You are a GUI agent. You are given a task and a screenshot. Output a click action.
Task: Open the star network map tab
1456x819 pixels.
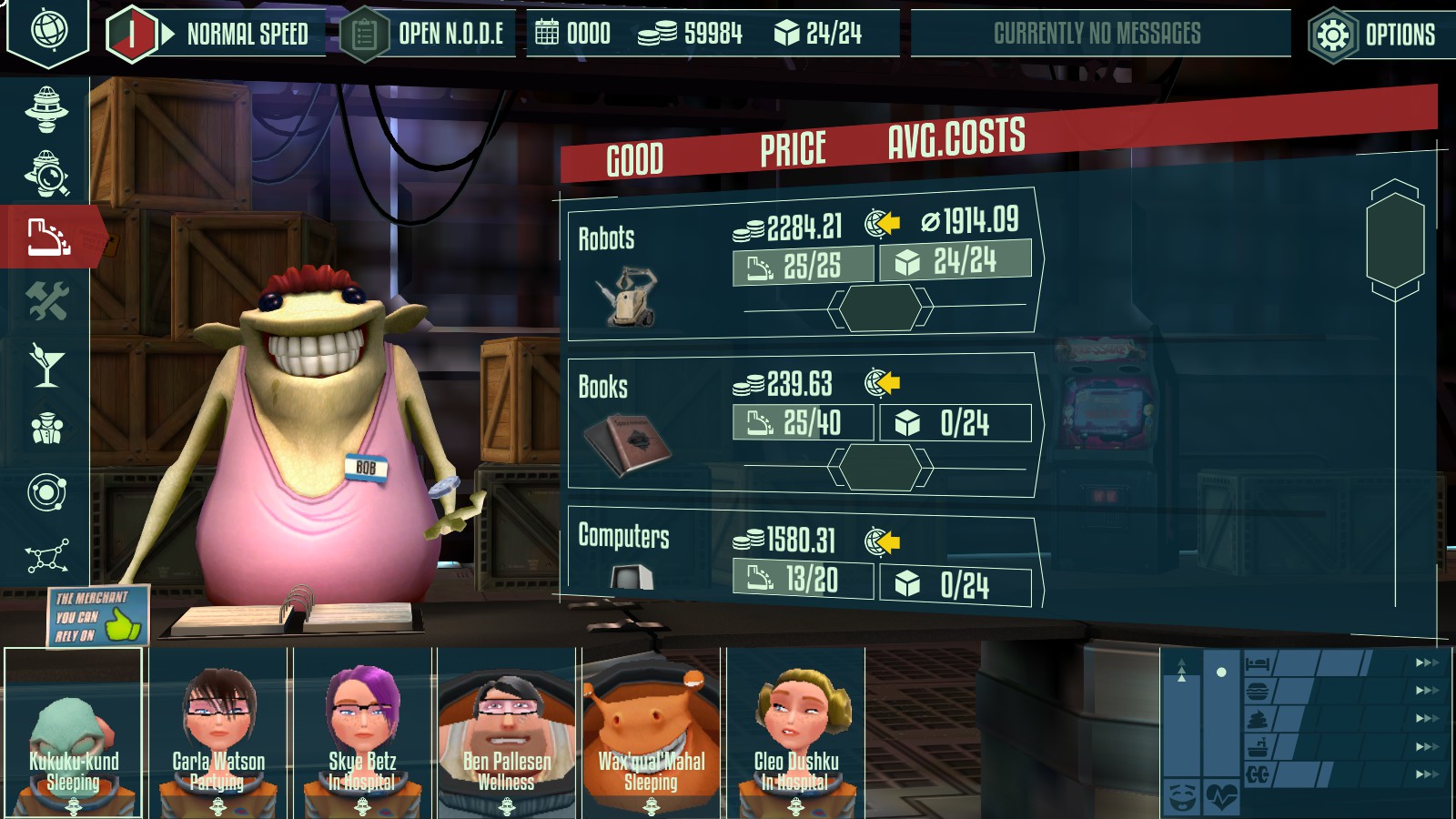pos(46,555)
